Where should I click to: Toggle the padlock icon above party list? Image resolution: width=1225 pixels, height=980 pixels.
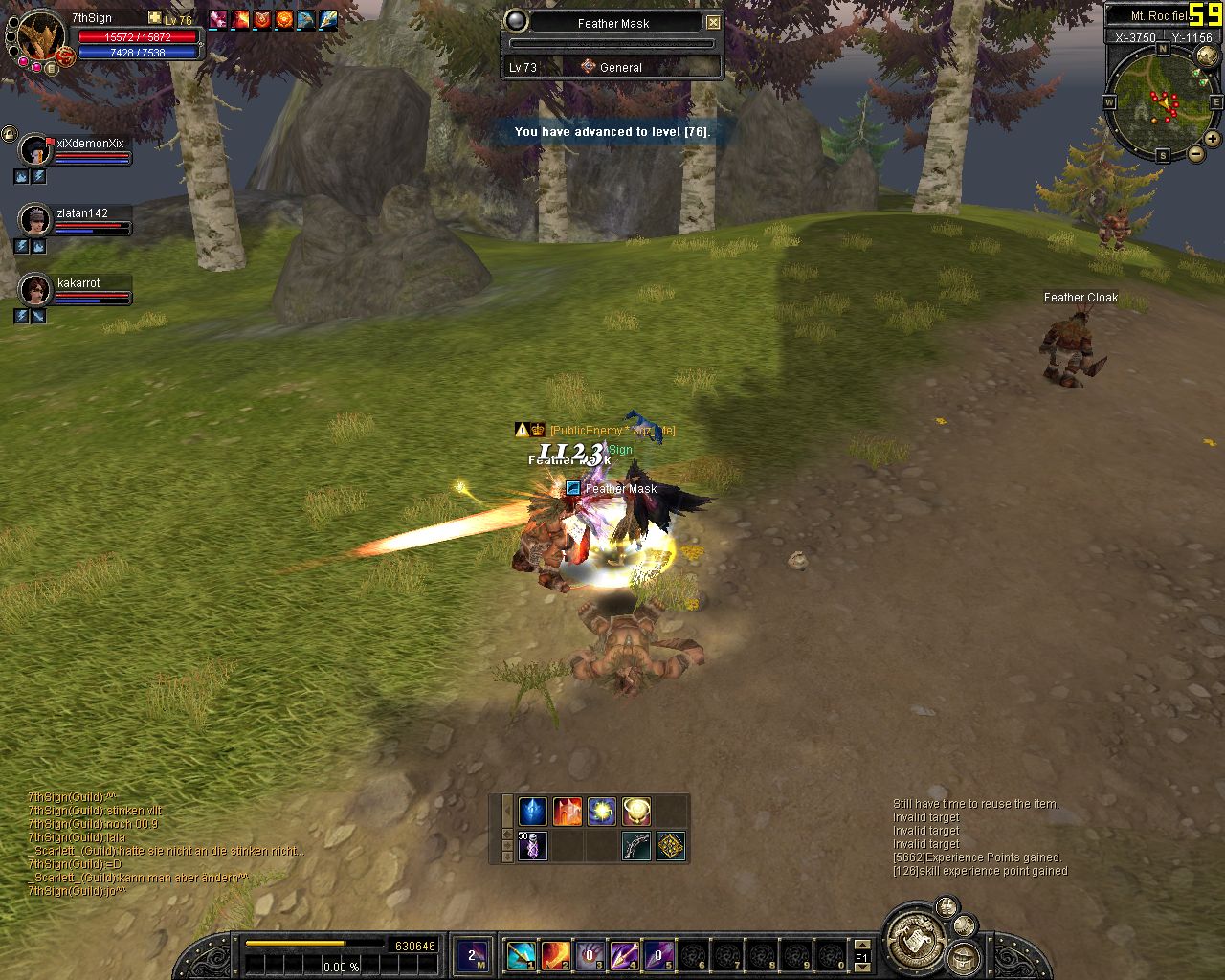pyautogui.click(x=10, y=134)
